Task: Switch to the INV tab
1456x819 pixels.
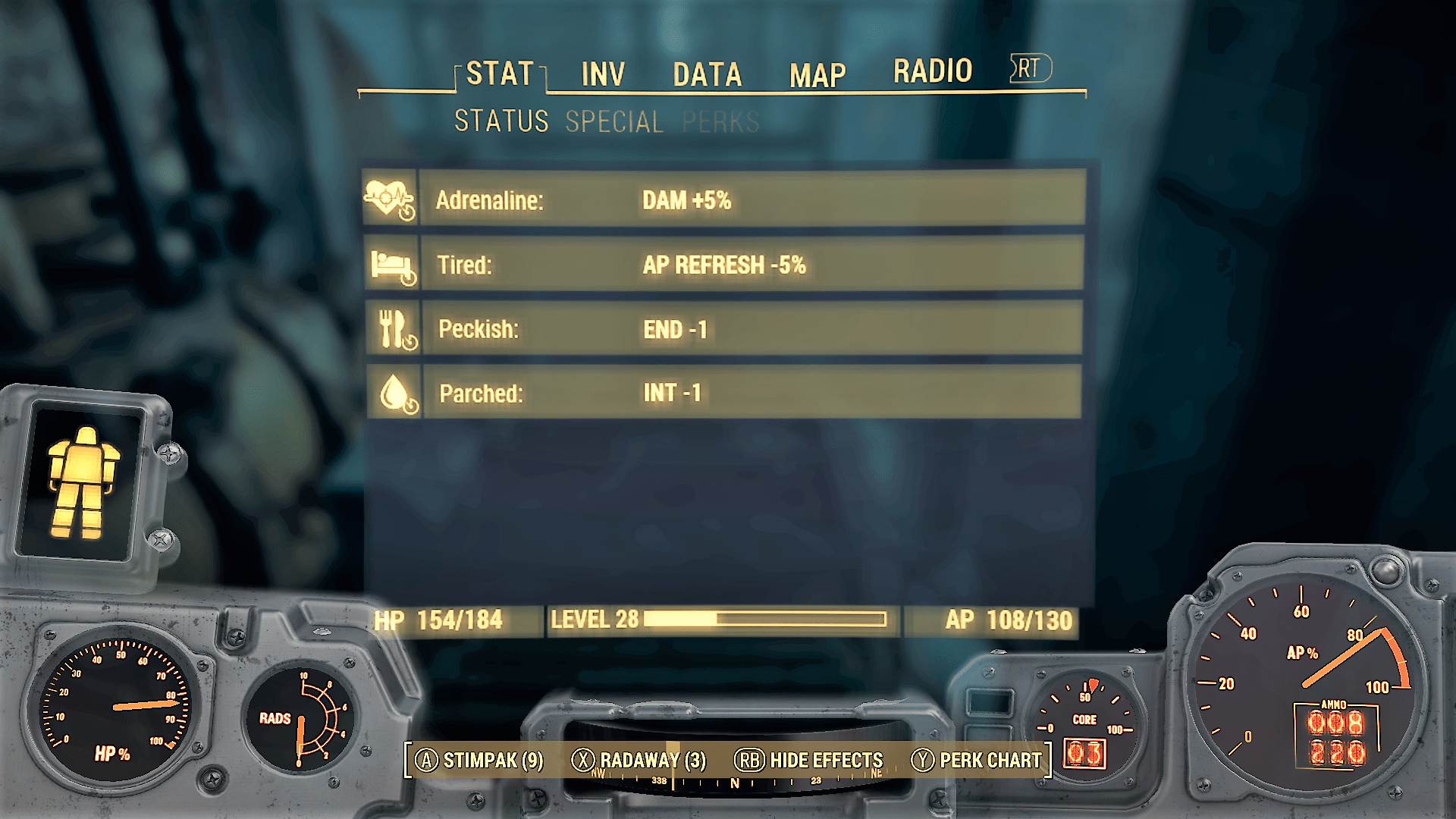Action: click(603, 74)
